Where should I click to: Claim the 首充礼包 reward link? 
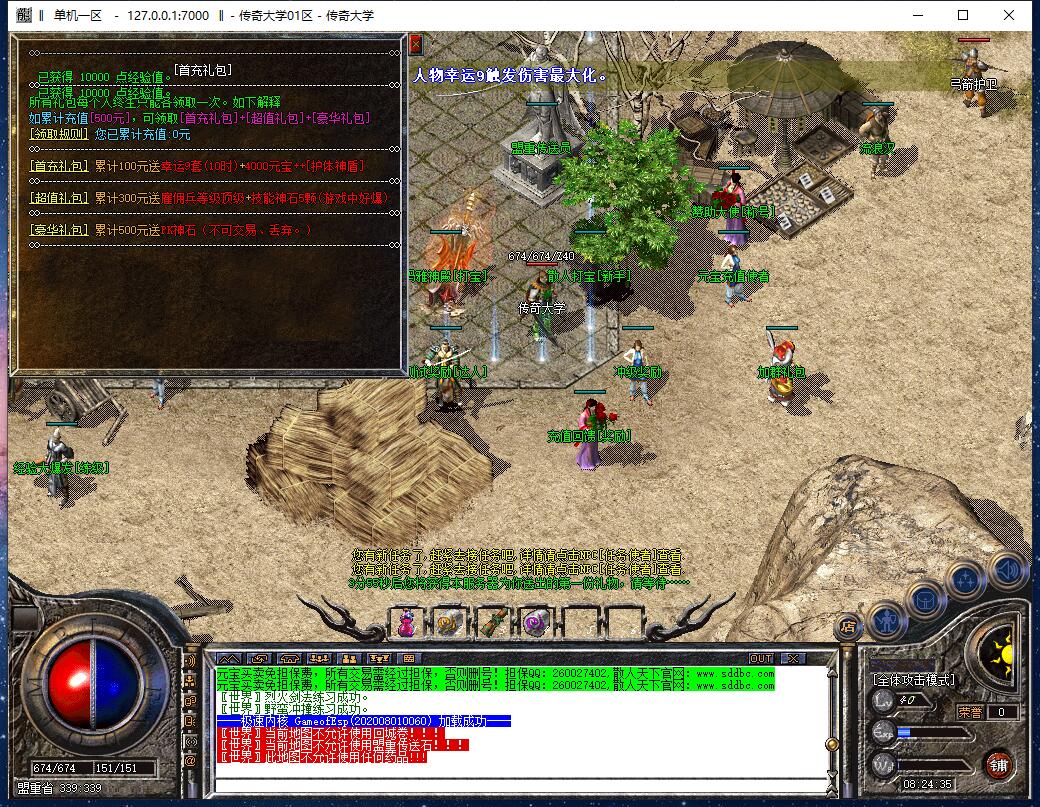tap(59, 166)
